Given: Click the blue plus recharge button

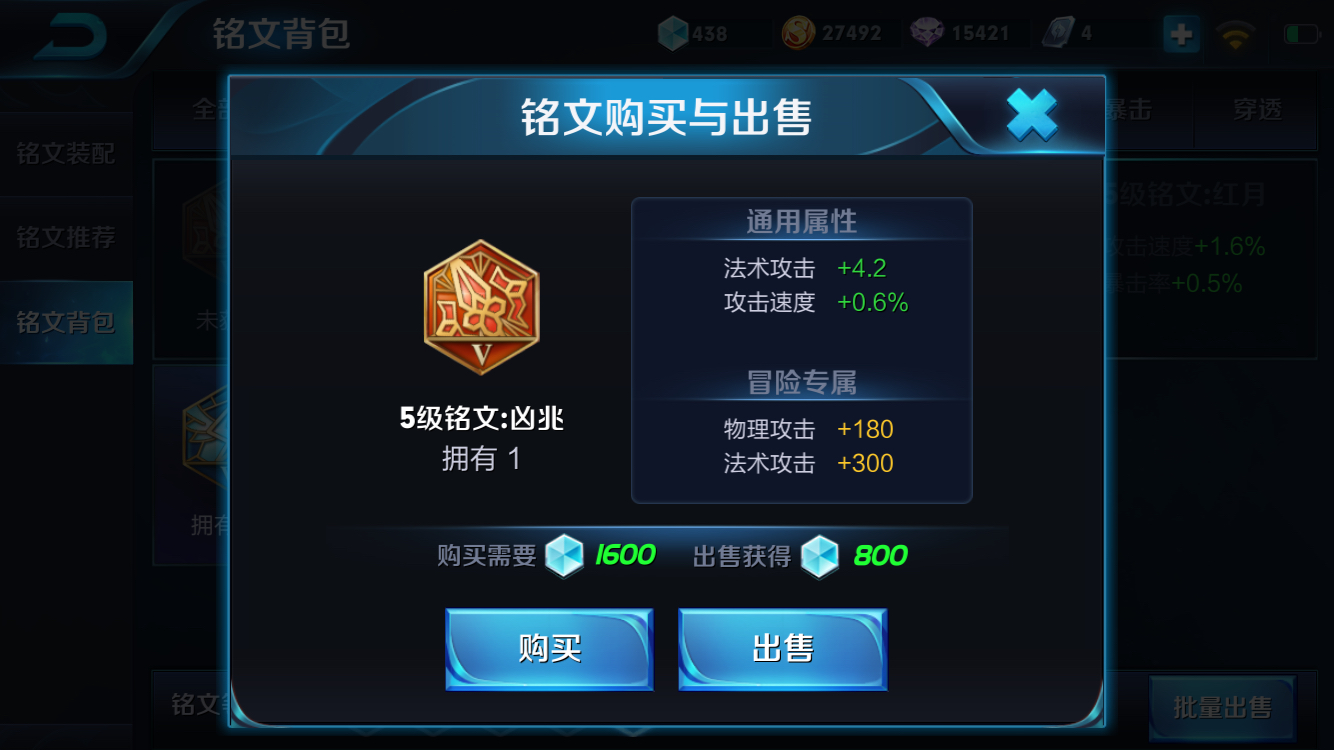Looking at the screenshot, I should [x=1181, y=33].
